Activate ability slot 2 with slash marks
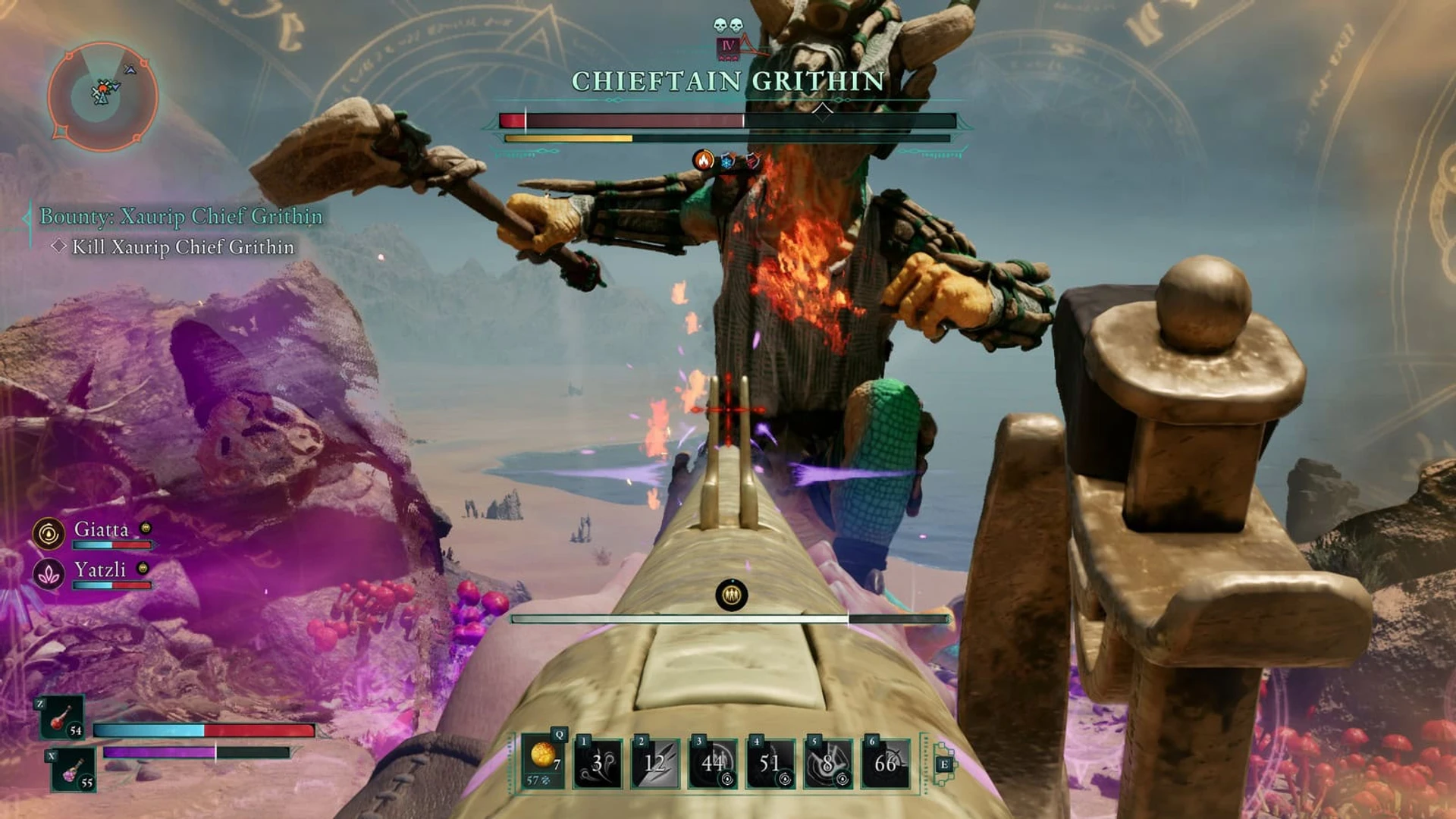This screenshot has width=1456, height=819. (x=655, y=763)
